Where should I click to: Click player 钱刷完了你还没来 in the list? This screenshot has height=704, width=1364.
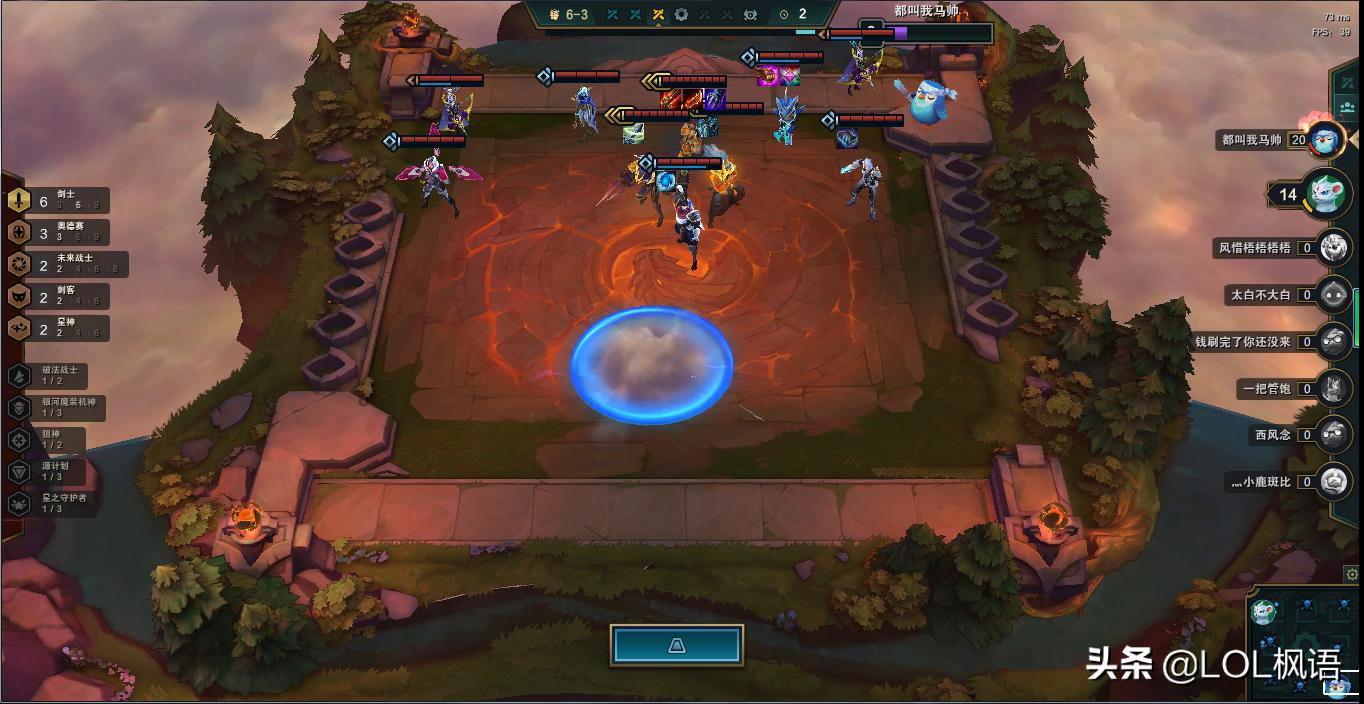[1333, 342]
